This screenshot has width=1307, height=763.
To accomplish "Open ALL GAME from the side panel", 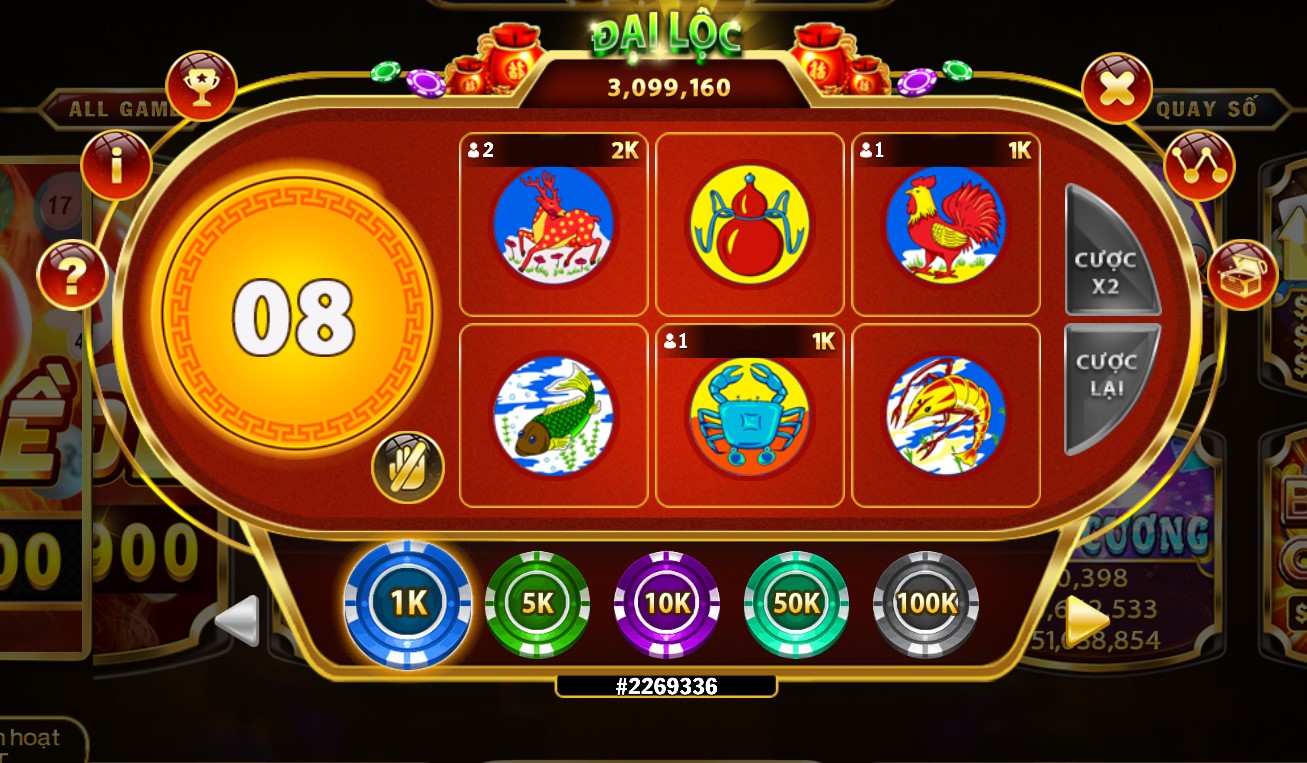I will [x=115, y=110].
